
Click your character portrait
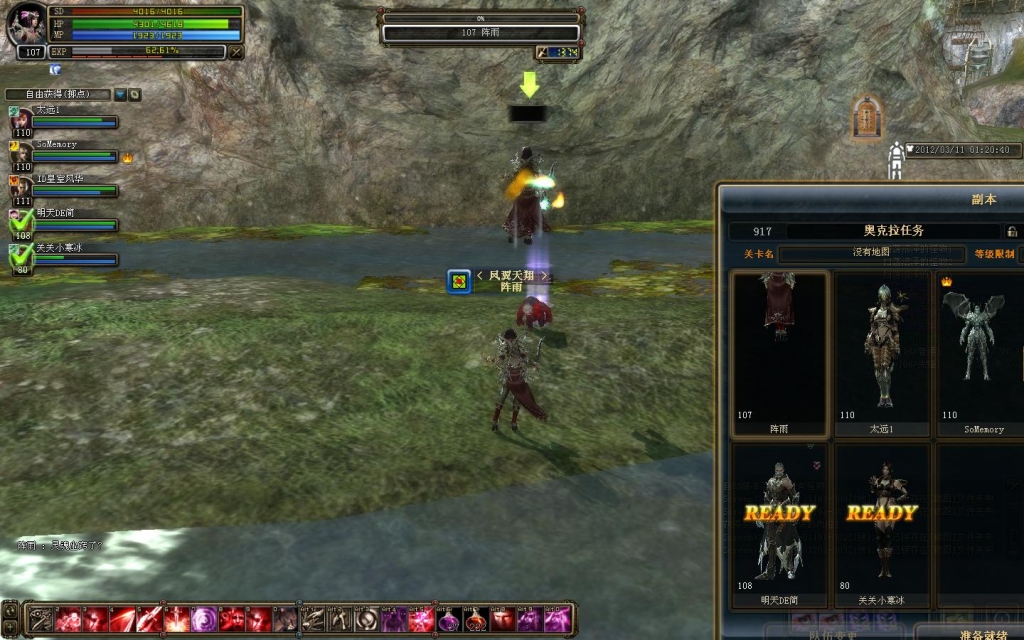(27, 26)
